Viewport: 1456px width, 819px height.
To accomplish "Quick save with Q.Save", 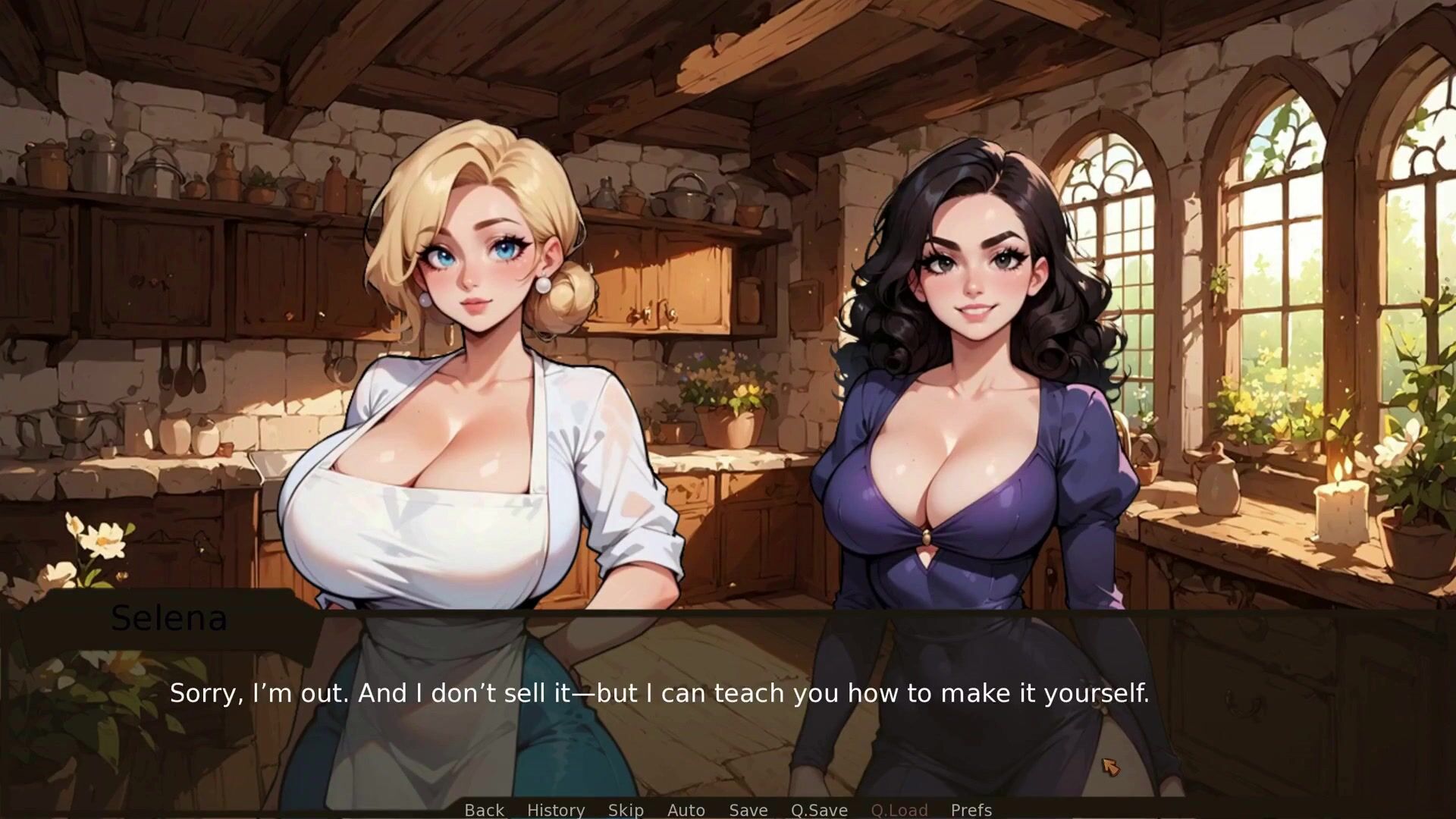I will coord(819,810).
